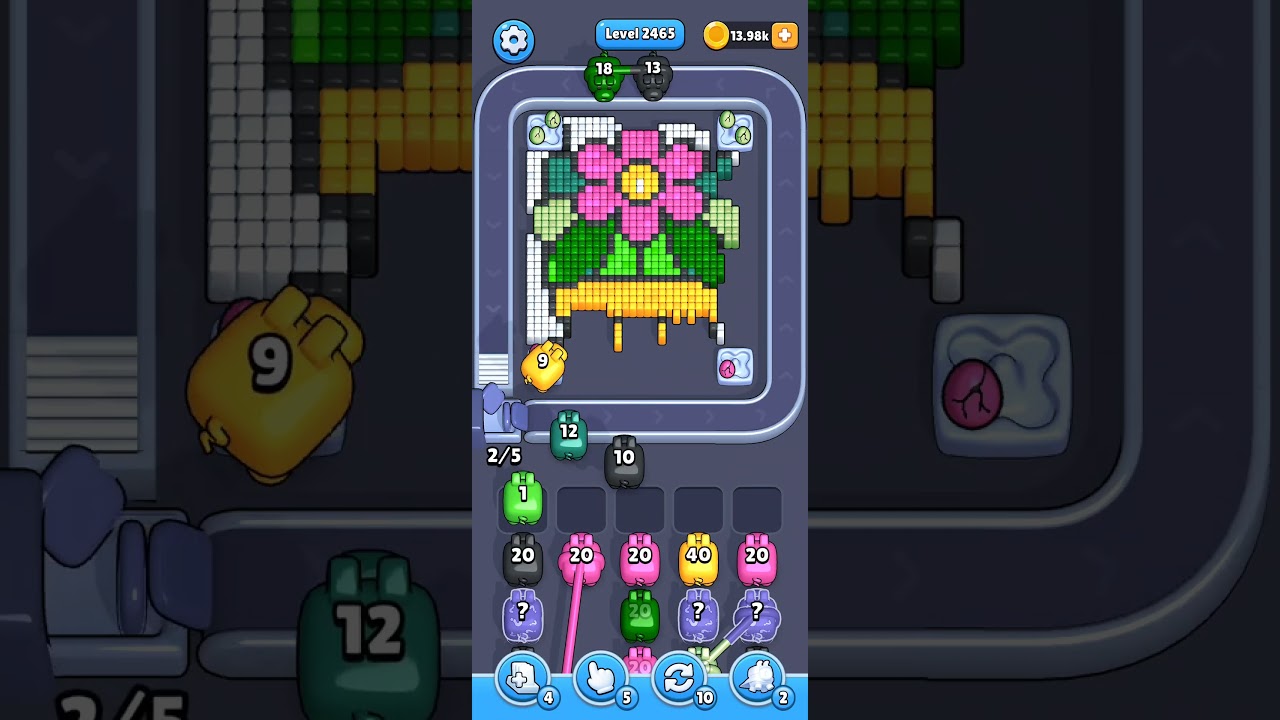Tap the yellow bot numbered 40

(698, 556)
